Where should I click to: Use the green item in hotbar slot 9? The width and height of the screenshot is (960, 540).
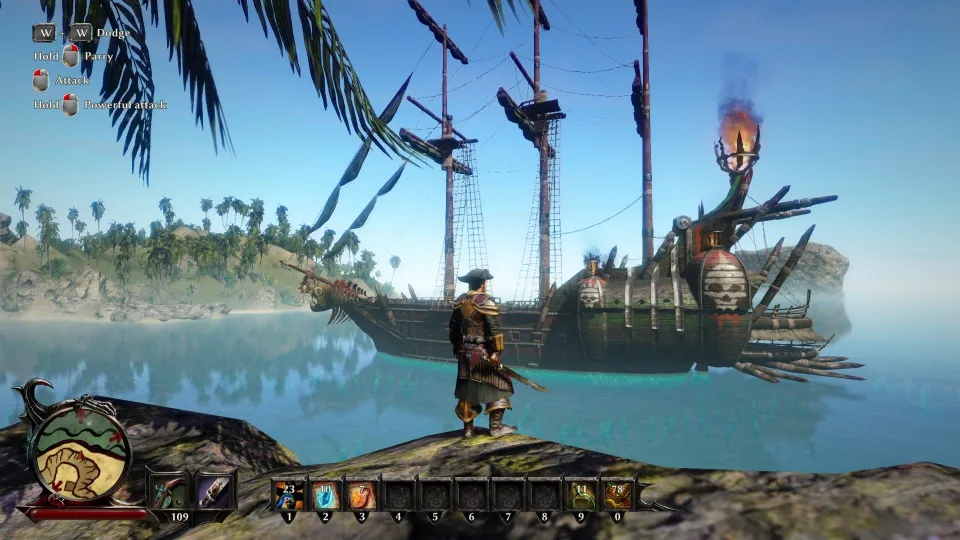[x=582, y=495]
